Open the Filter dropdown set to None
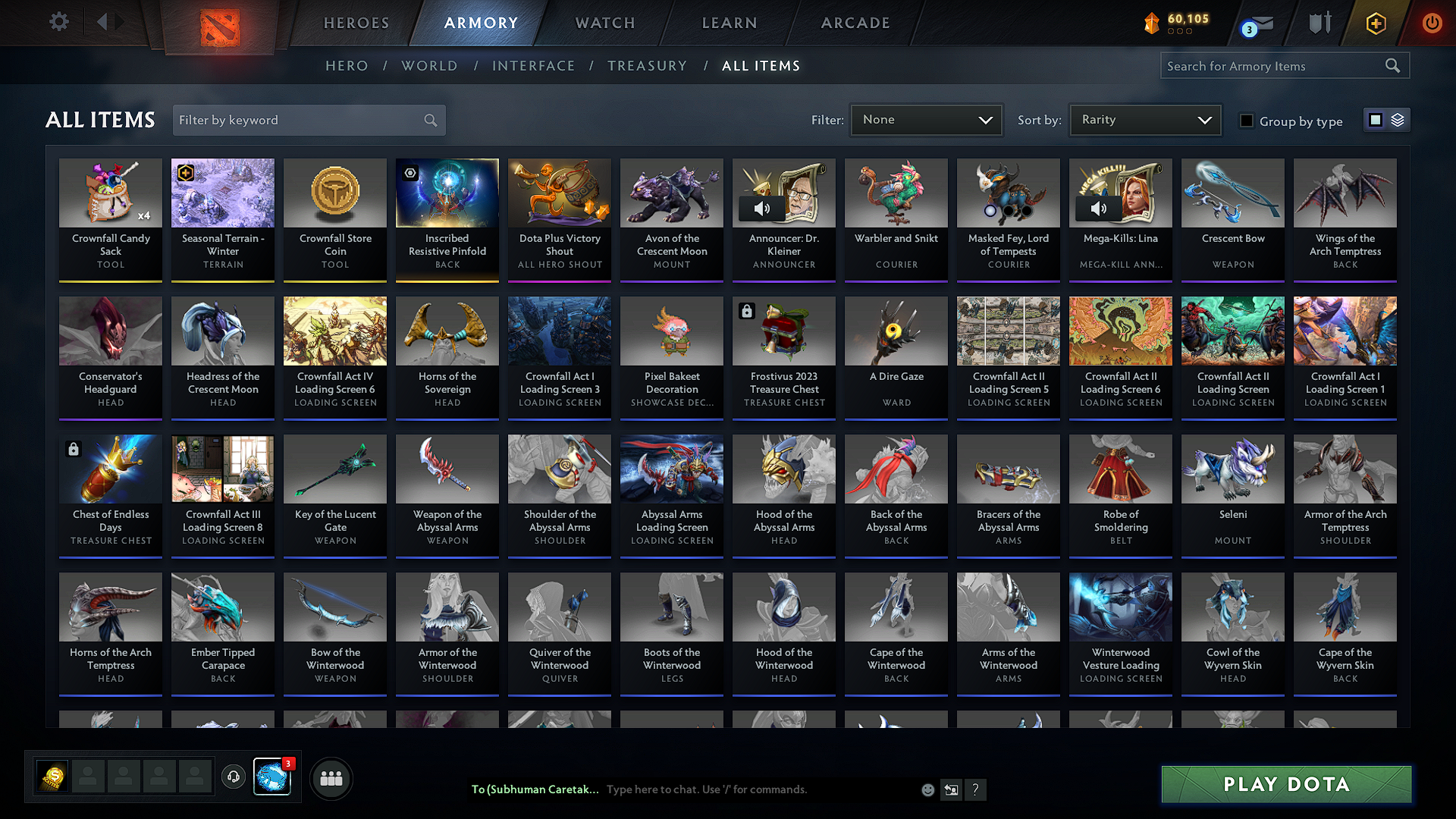The image size is (1456, 819). pos(926,119)
